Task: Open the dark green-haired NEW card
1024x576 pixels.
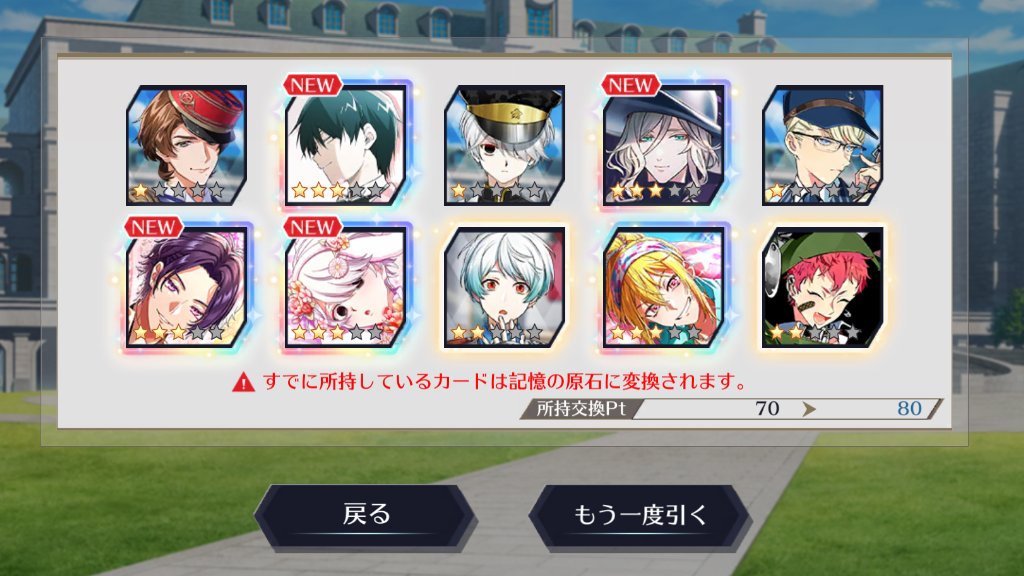Action: click(346, 145)
